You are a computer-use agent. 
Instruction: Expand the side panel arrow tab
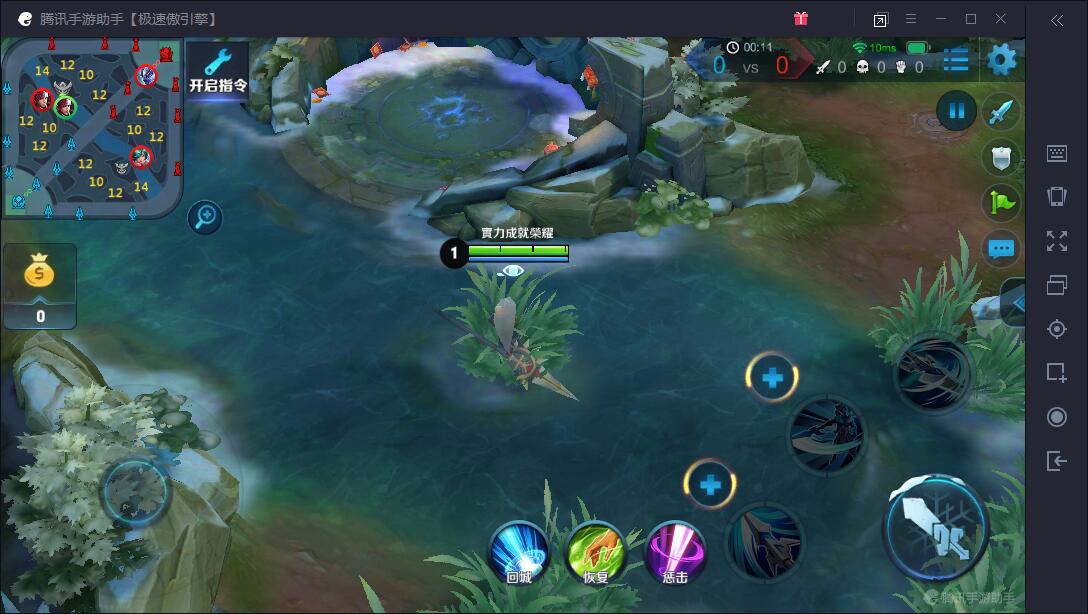(x=1014, y=302)
